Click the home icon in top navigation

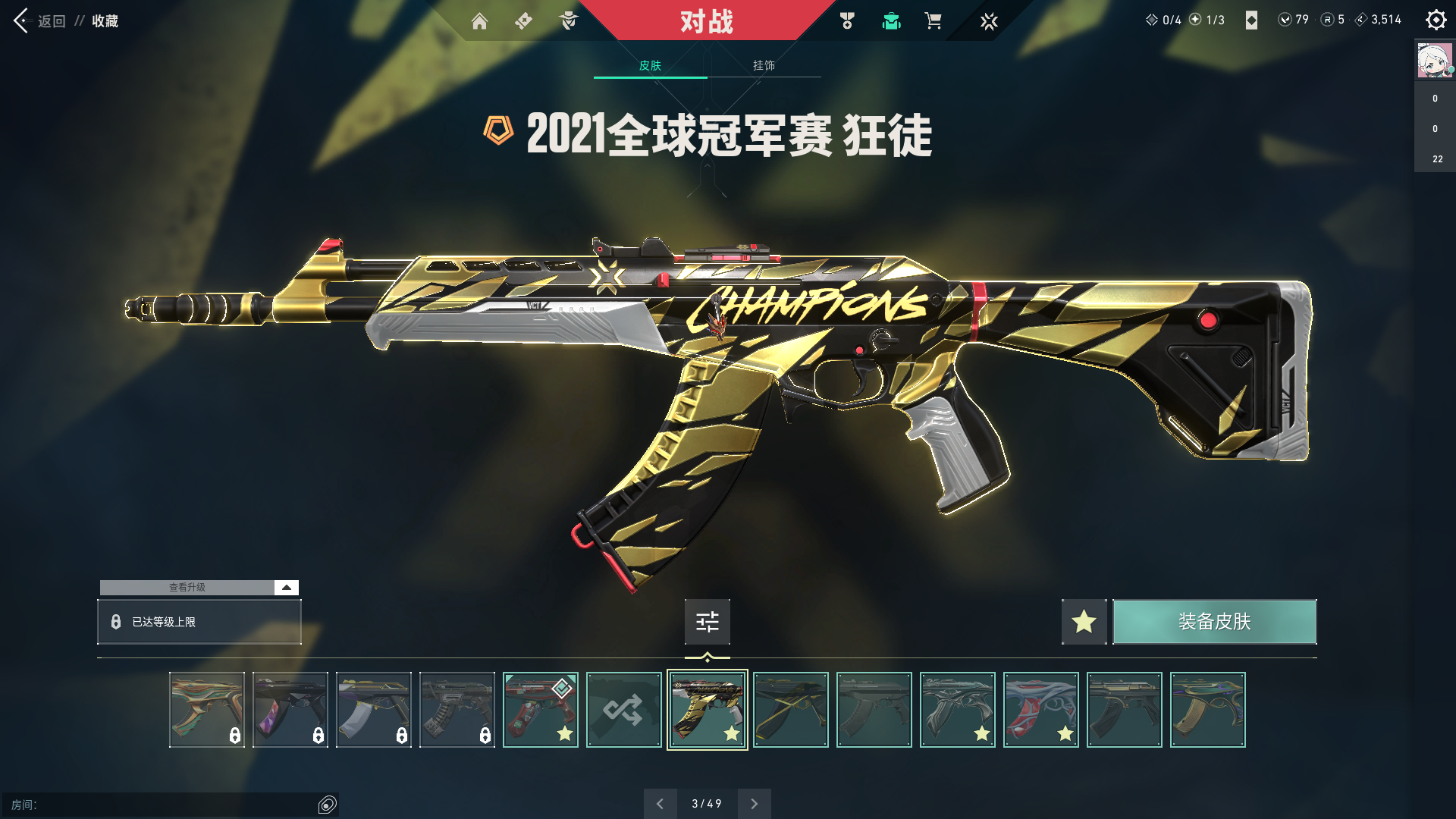480,21
